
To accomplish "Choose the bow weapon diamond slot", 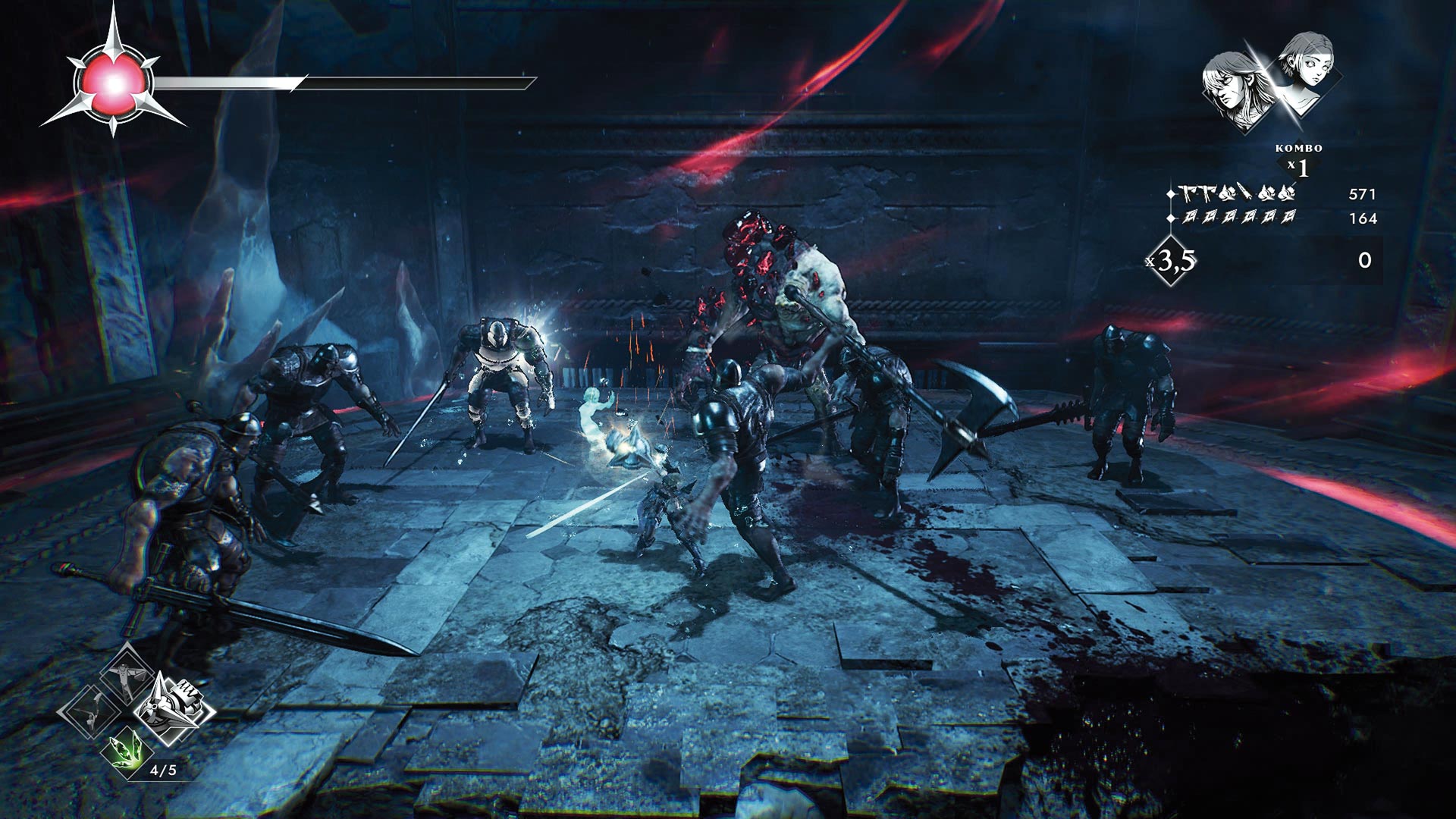I will point(89,711).
